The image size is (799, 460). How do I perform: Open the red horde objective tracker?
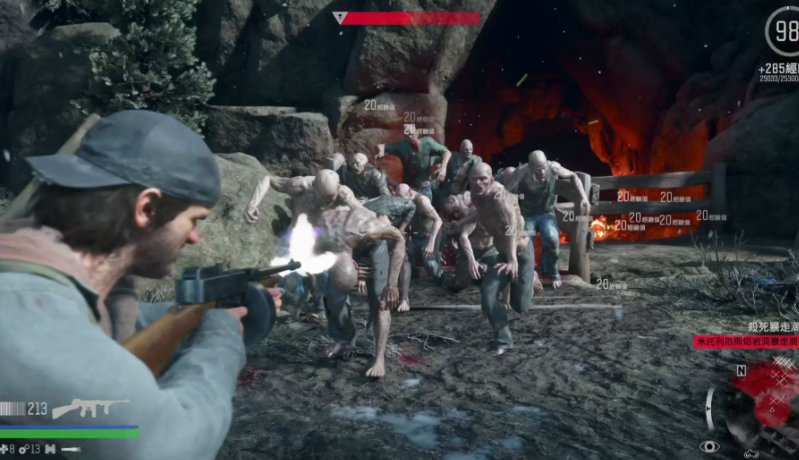tap(745, 342)
